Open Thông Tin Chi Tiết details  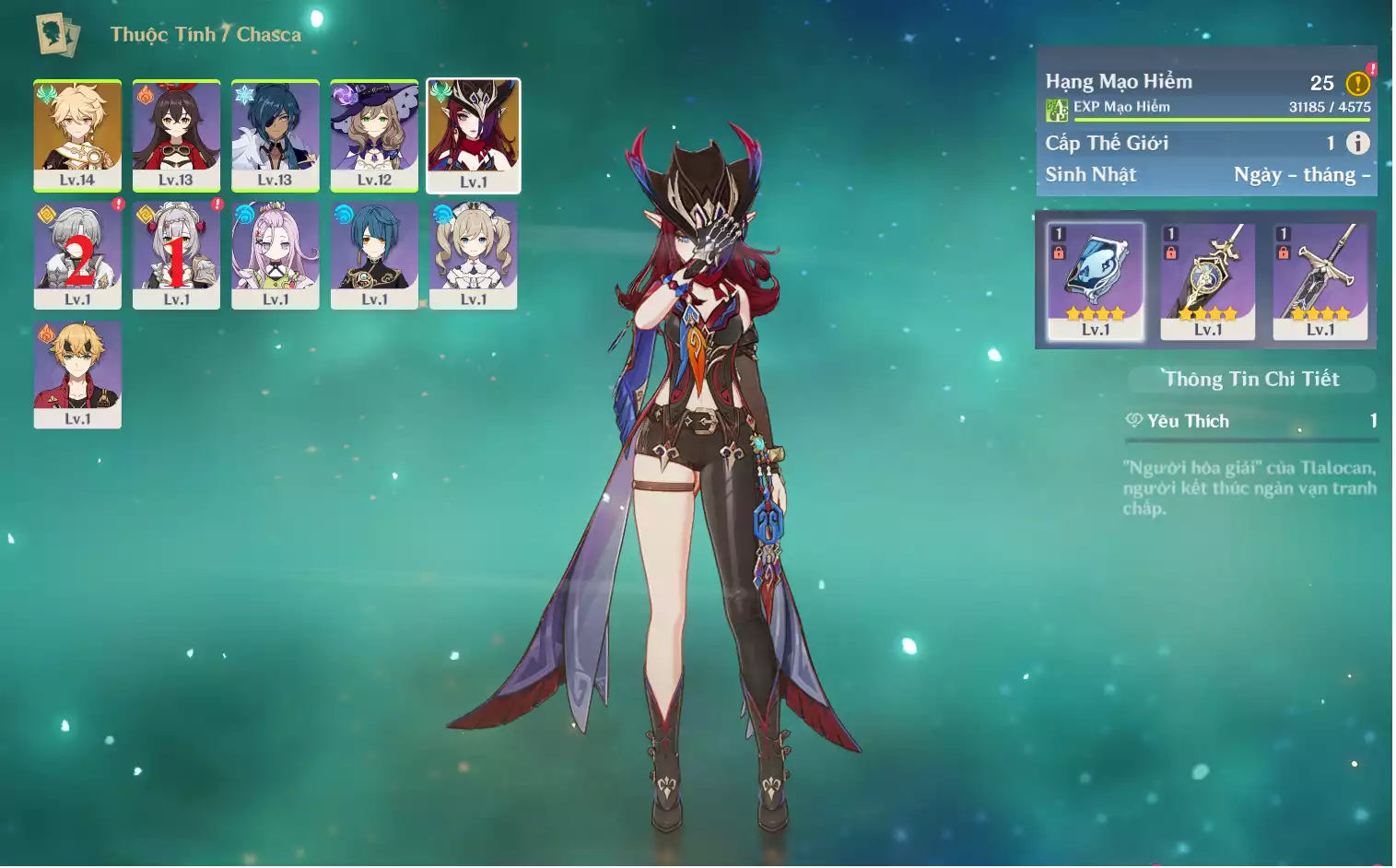[1251, 379]
